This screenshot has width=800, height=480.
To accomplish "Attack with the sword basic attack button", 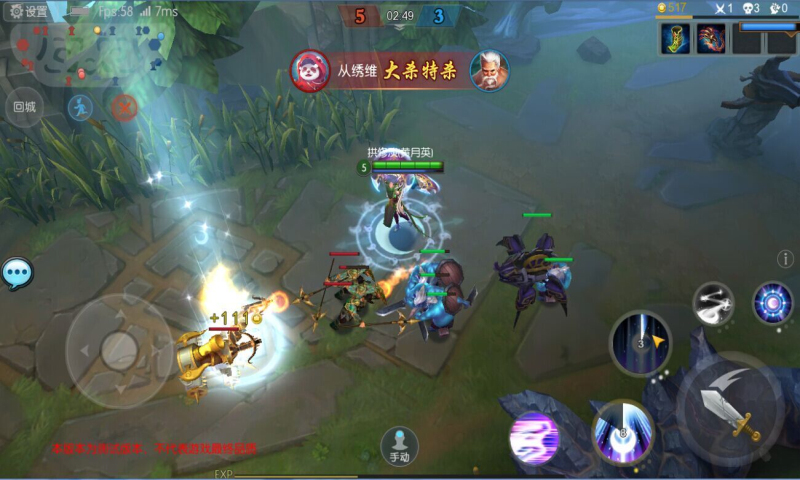I will click(733, 407).
